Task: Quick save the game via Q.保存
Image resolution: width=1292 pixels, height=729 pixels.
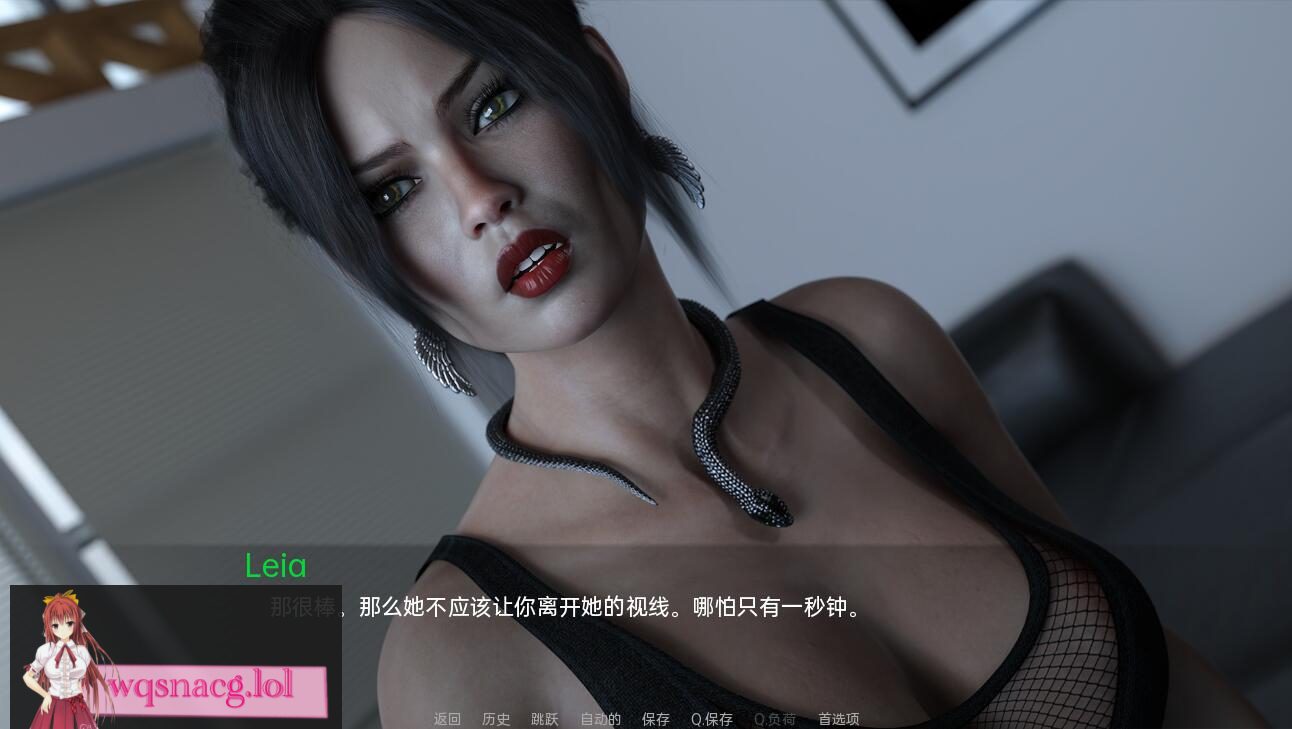Action: (710, 719)
